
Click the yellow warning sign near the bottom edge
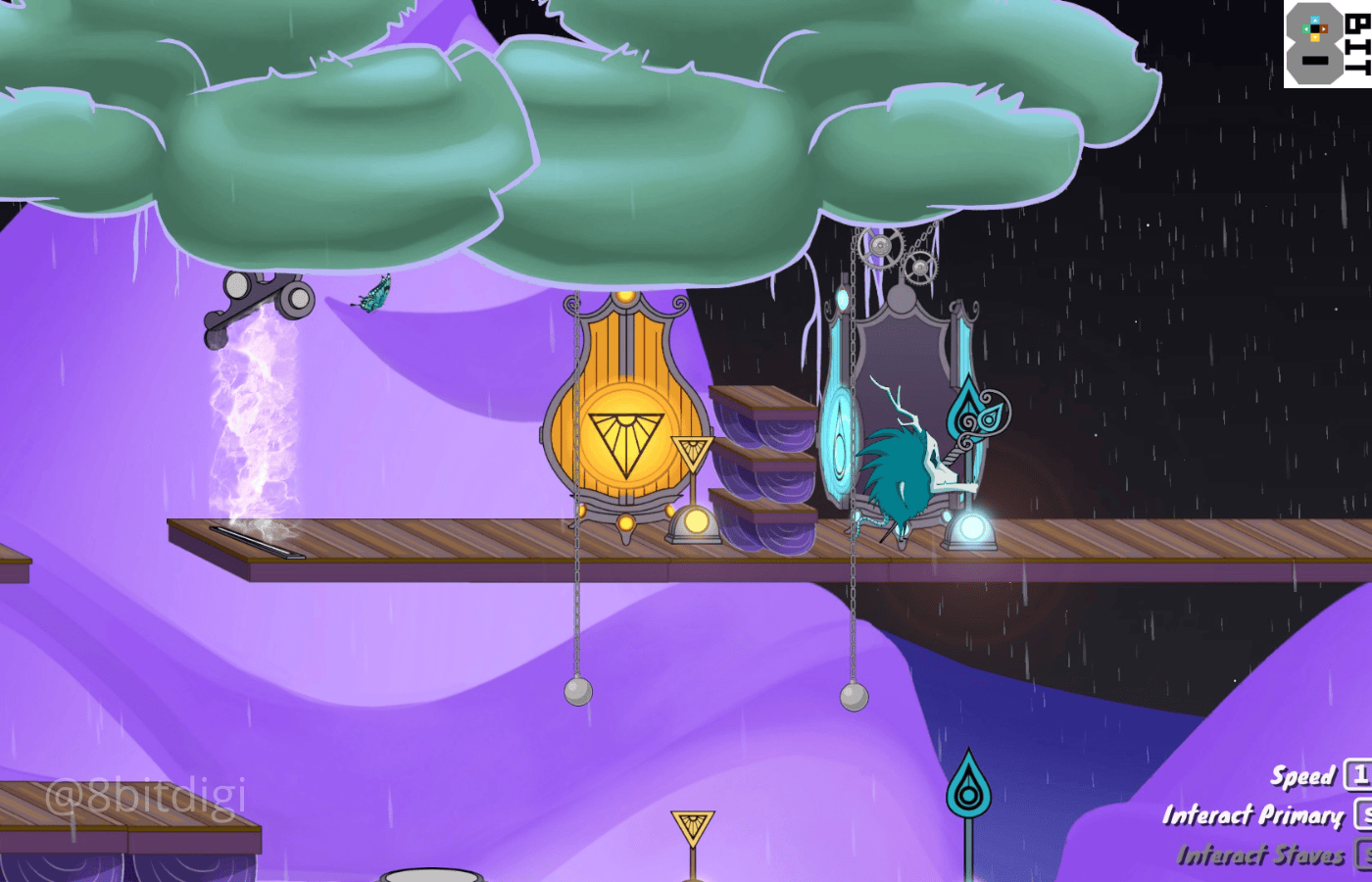click(692, 828)
